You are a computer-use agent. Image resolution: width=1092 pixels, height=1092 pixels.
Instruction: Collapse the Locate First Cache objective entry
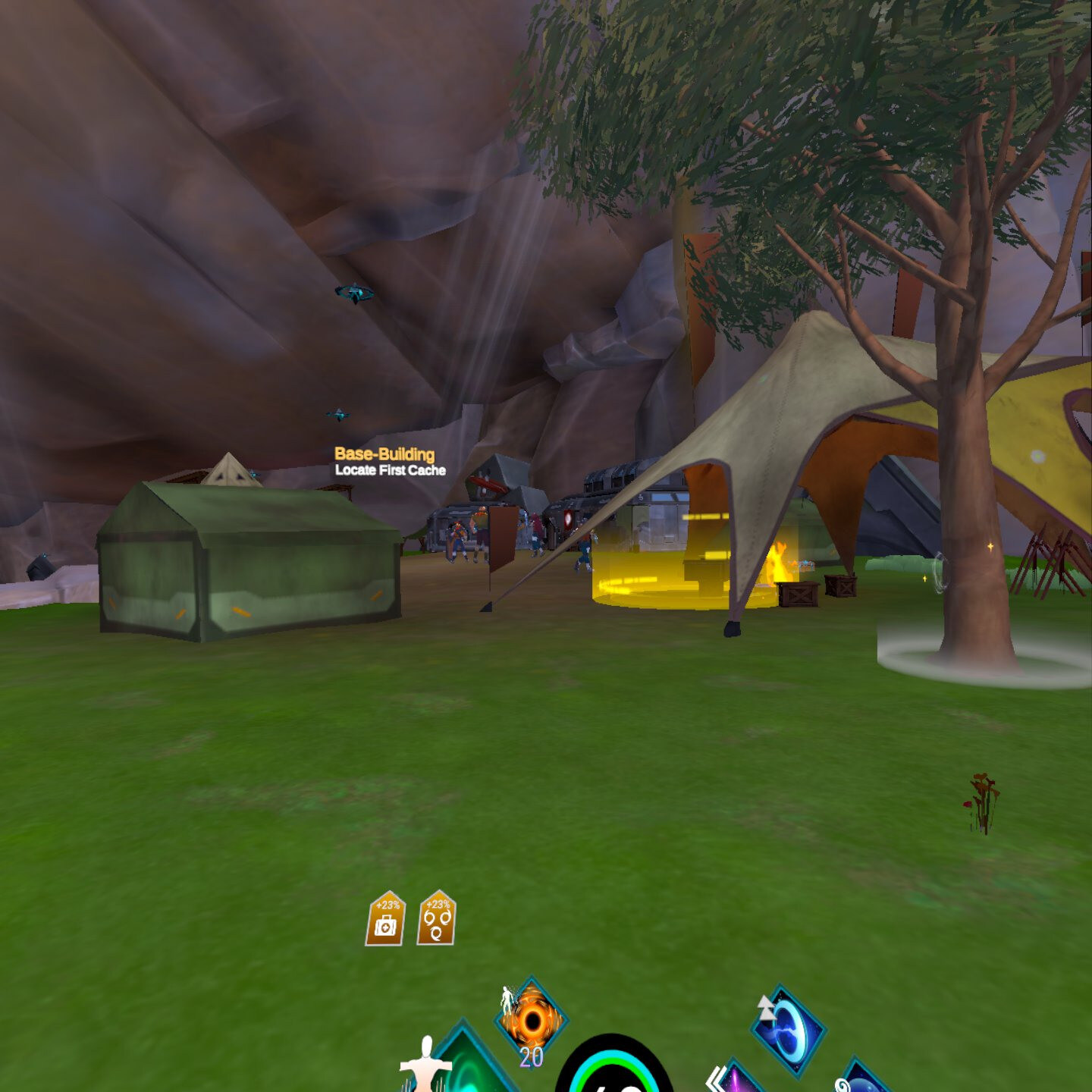(x=391, y=471)
